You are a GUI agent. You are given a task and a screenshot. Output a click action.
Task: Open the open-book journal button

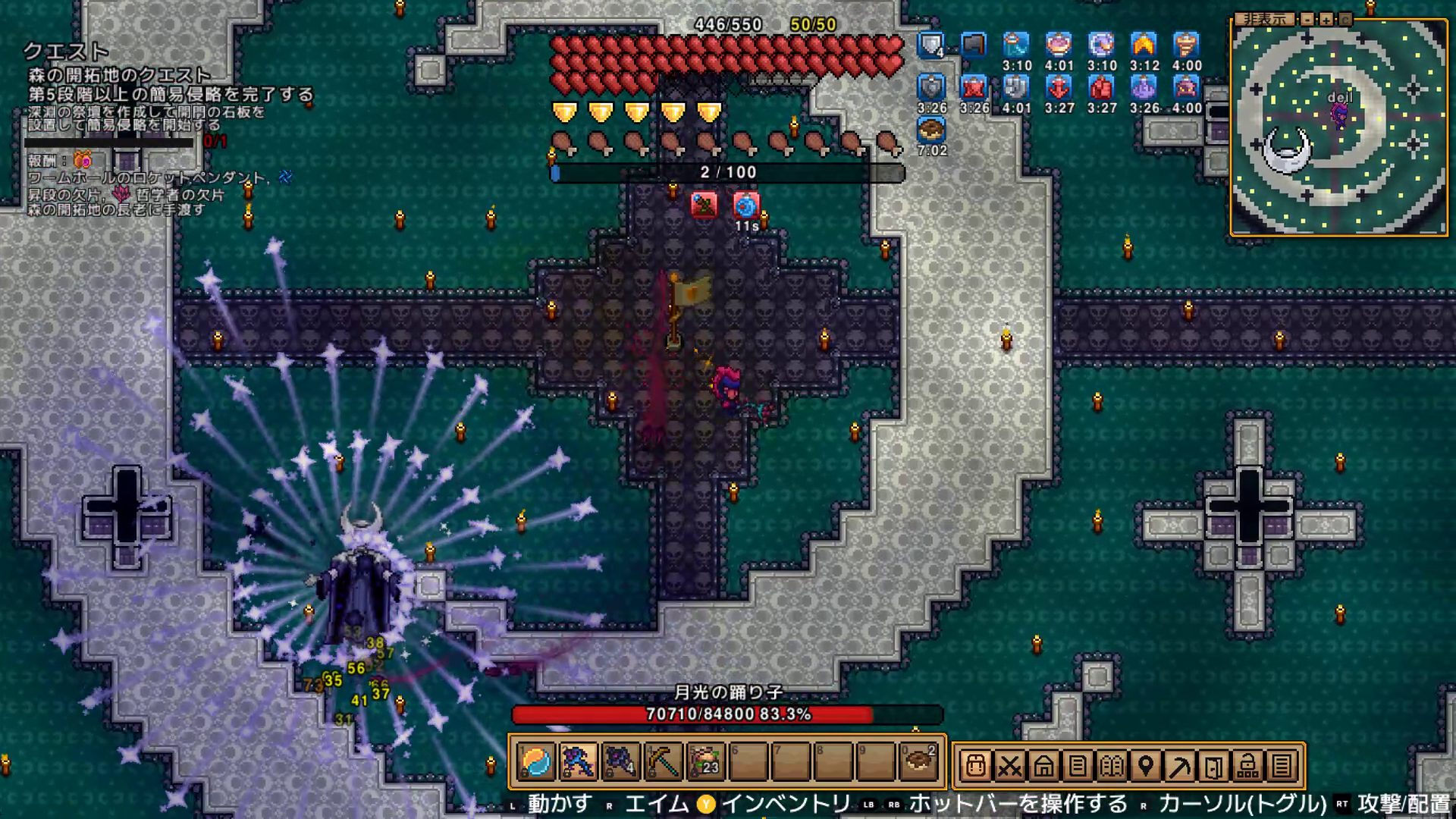(x=1112, y=766)
